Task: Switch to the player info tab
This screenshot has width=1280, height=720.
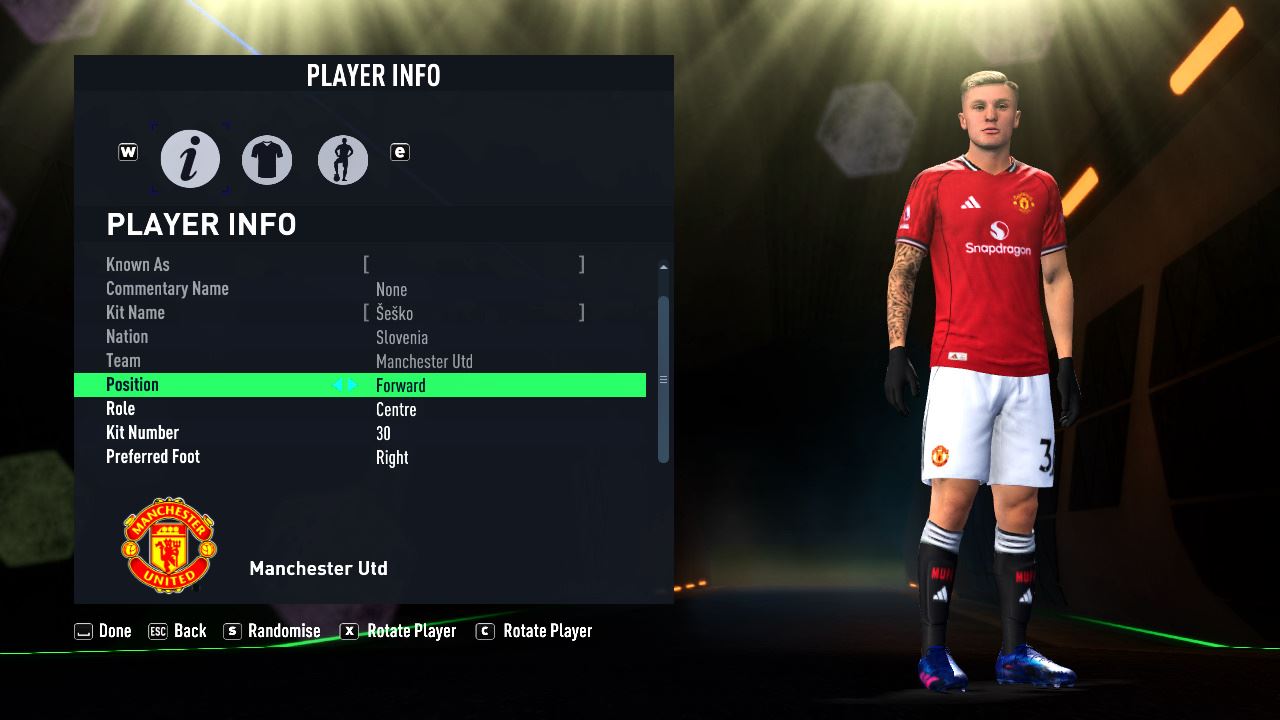Action: pyautogui.click(x=190, y=159)
